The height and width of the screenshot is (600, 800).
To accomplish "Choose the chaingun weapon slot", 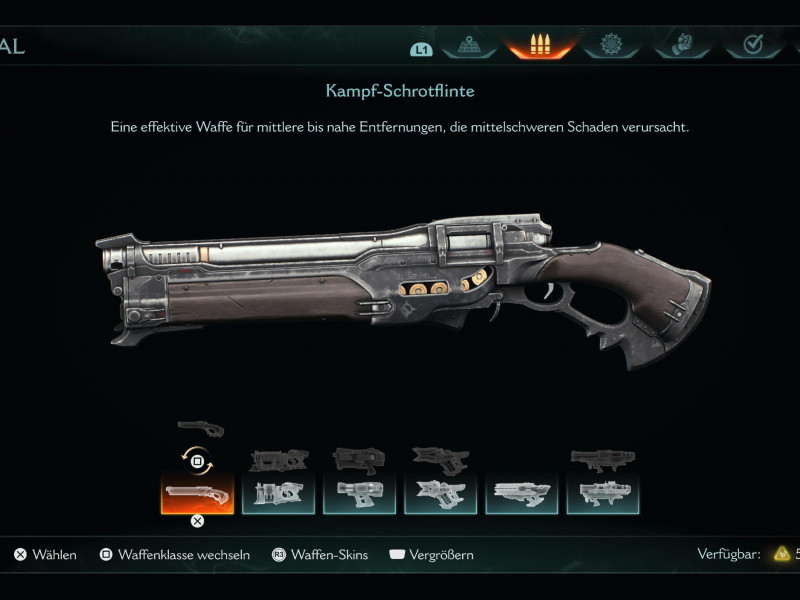I will click(602, 493).
